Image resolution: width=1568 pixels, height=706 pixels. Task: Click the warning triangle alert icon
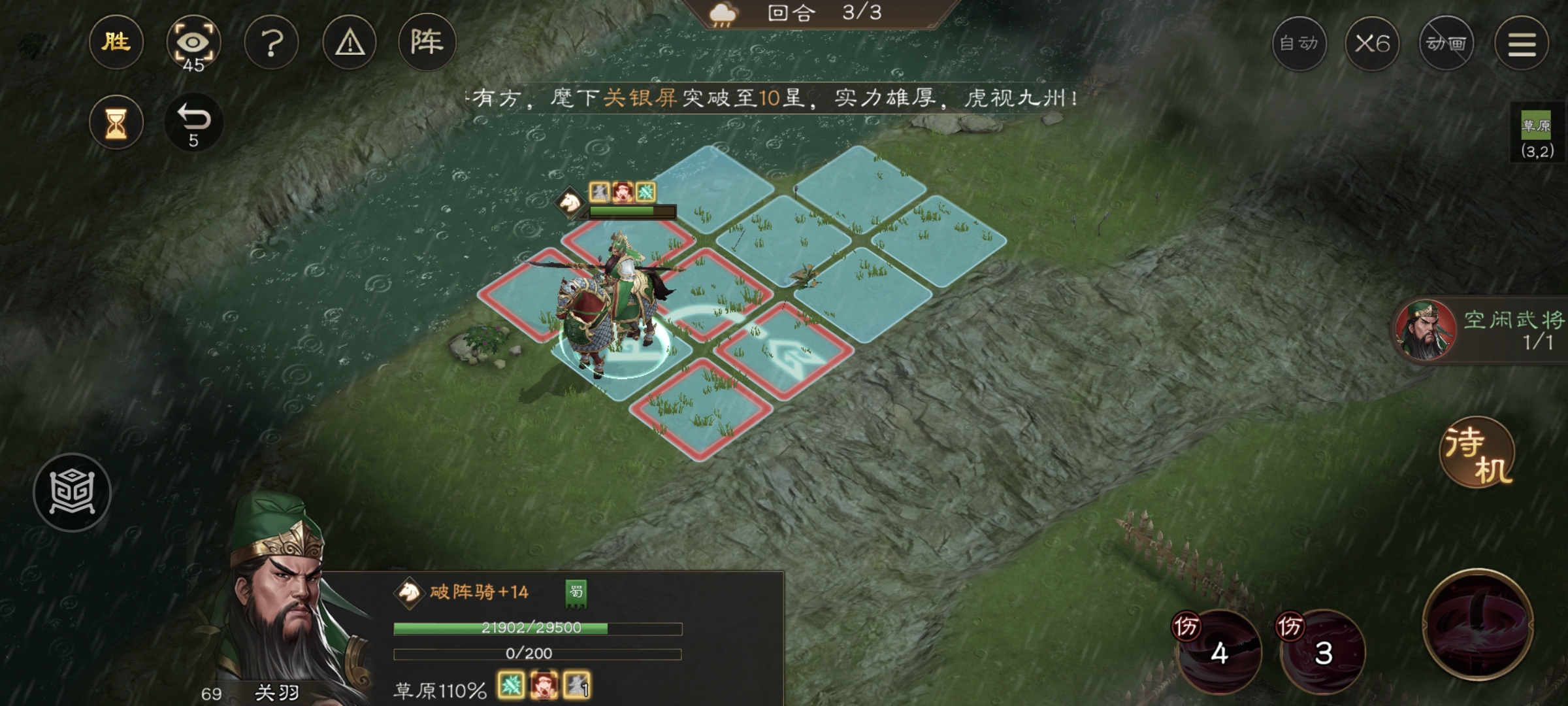coord(350,42)
